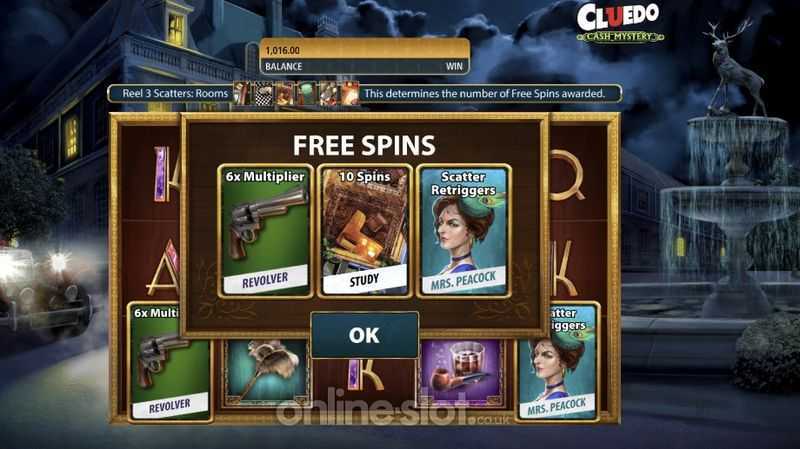Screen dimensions: 800x449
Task: Confirm the Free Spins dialog with OK
Action: tap(364, 335)
